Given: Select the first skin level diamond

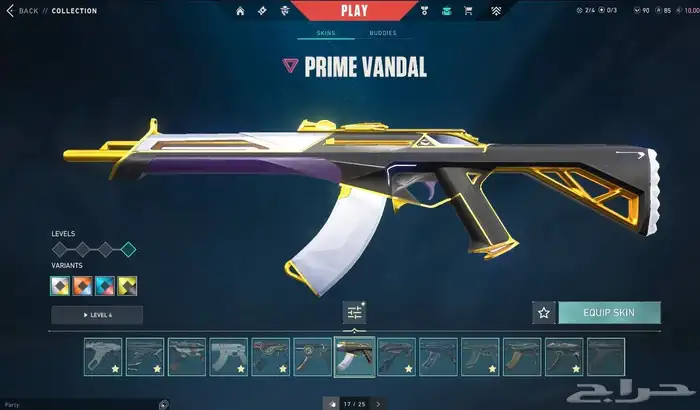Looking at the screenshot, I should click(x=59, y=249).
